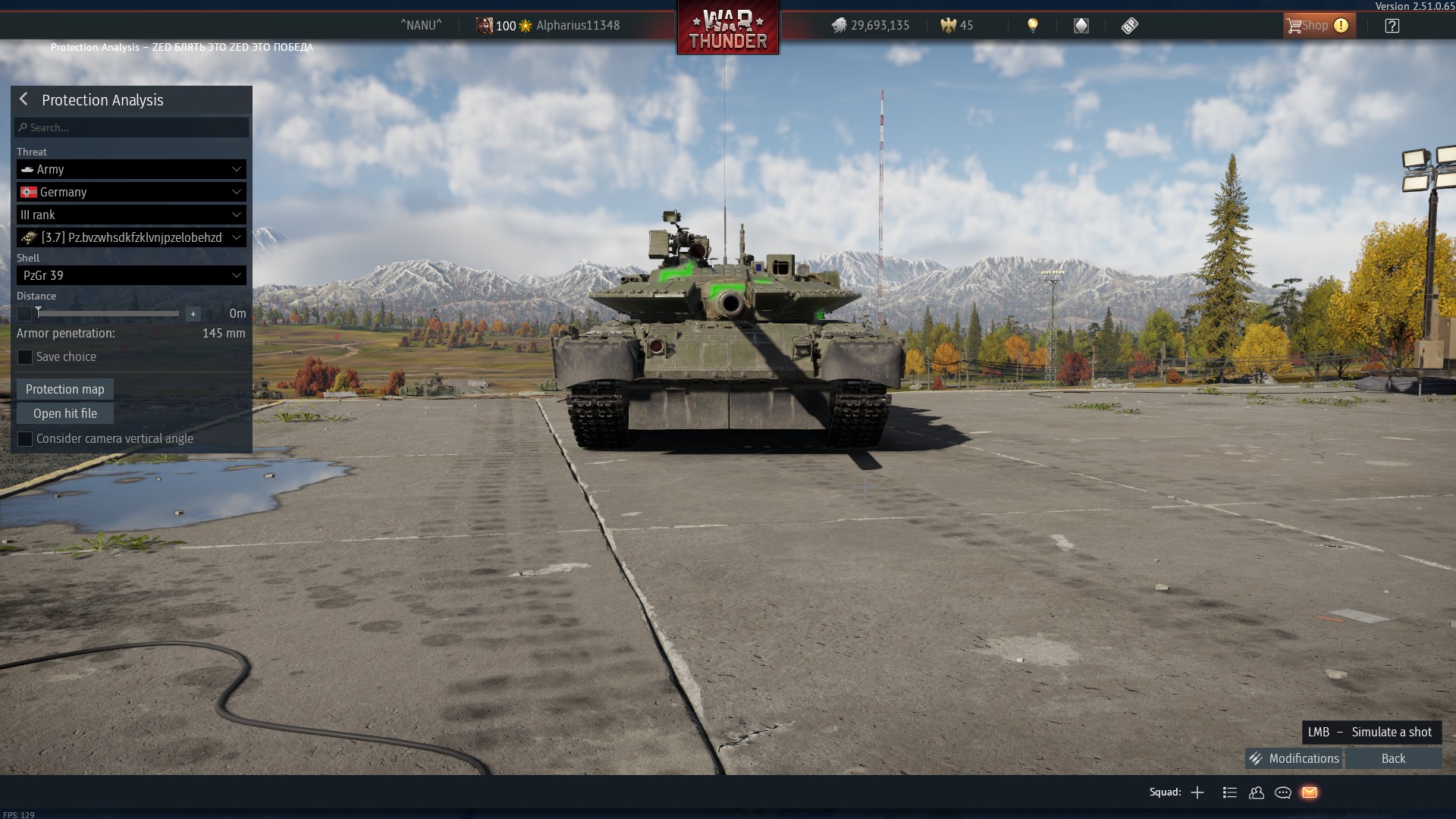Open the Alpharius11348 player profile

577,26
